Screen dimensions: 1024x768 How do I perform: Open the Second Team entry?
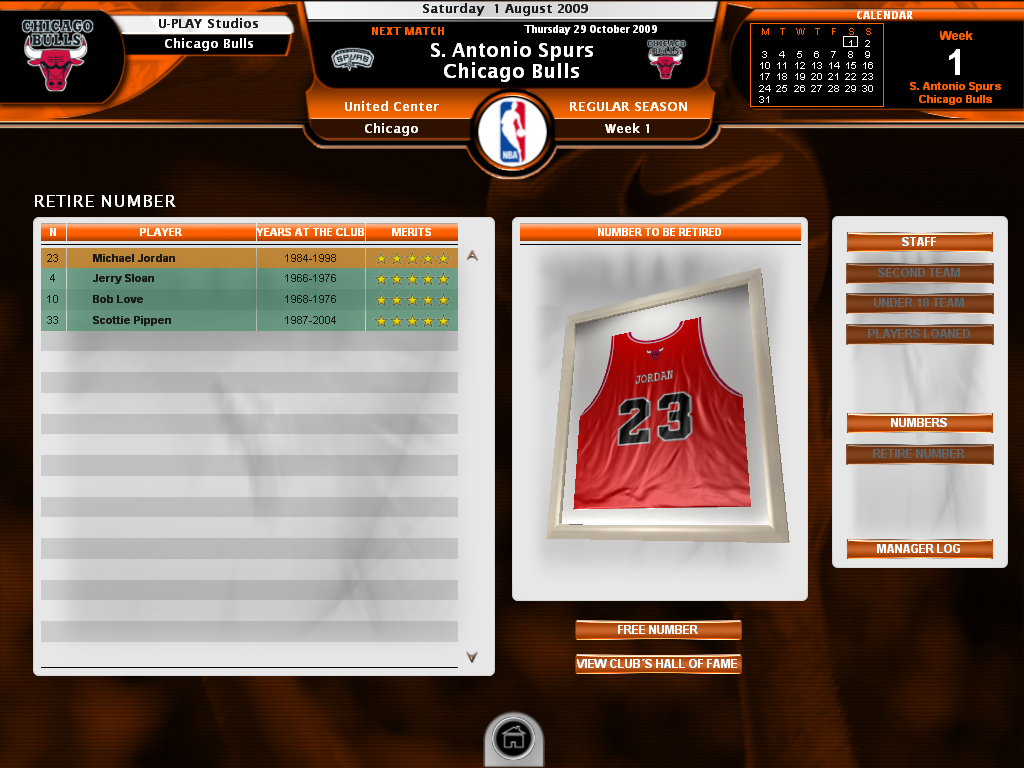click(x=919, y=273)
